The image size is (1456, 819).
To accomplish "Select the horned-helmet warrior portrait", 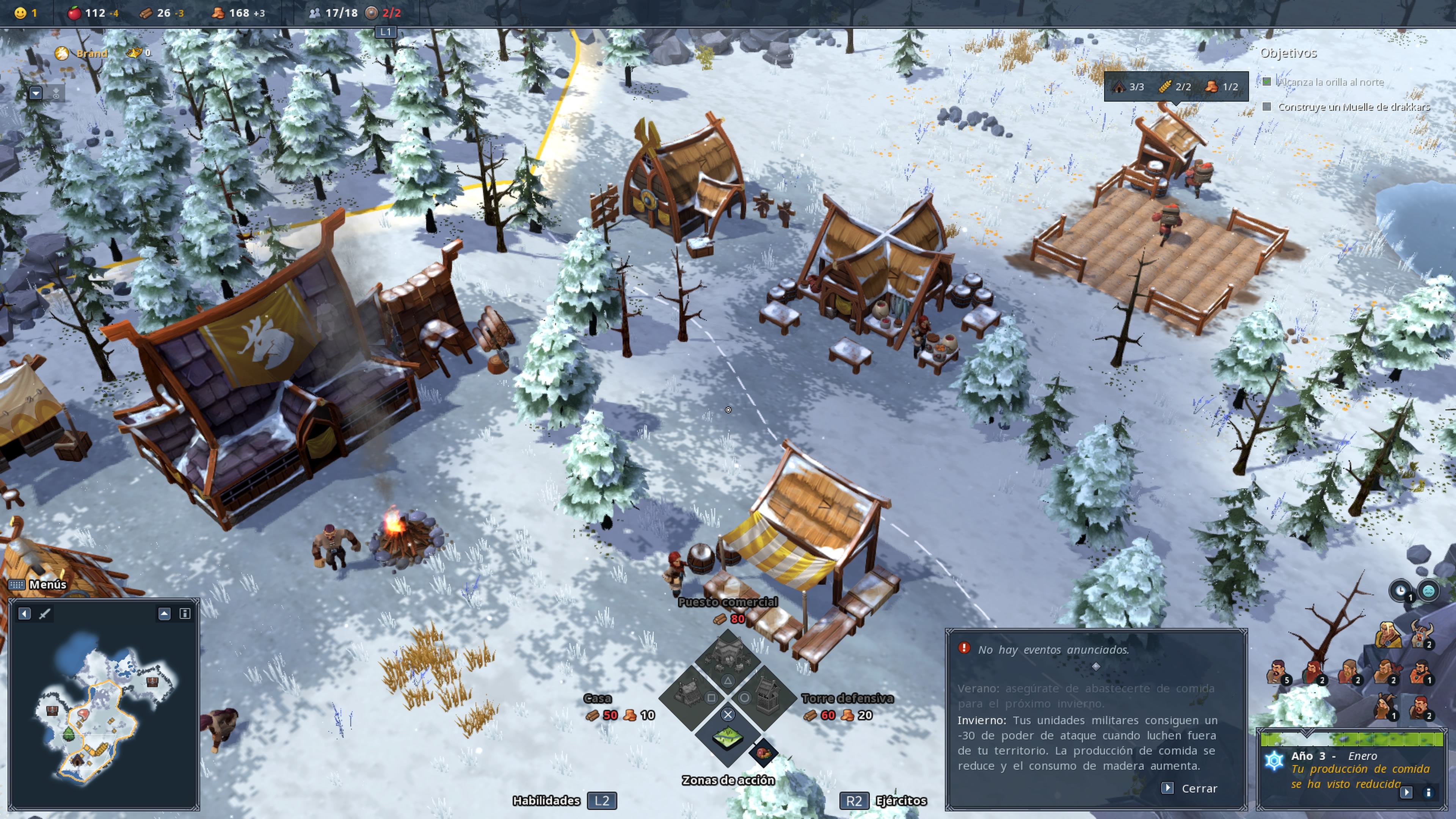I will 1421,634.
